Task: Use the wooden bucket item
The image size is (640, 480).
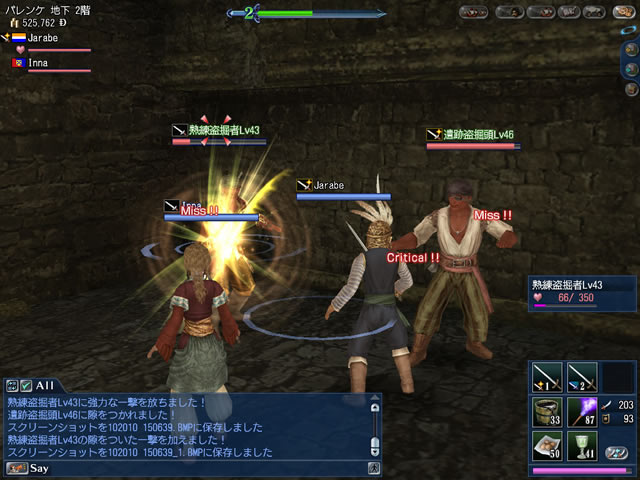Action: (546, 412)
